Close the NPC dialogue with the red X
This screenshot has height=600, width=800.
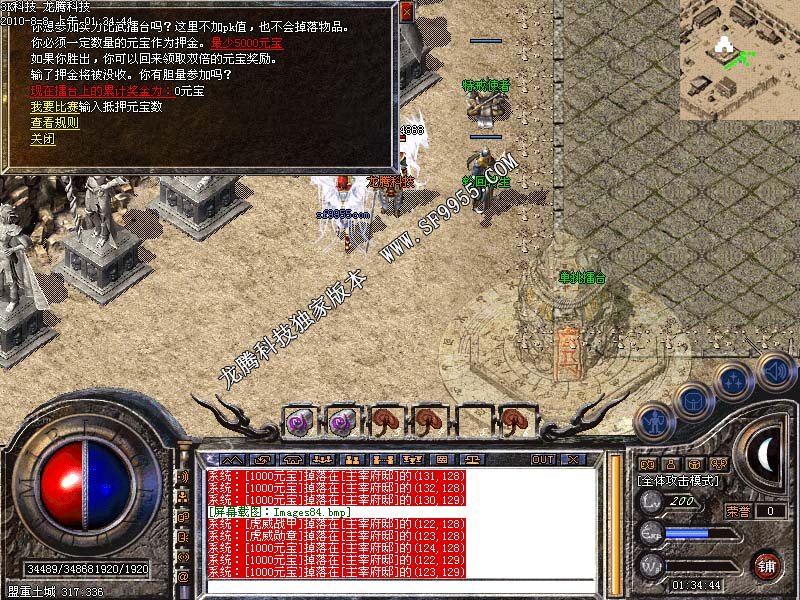click(406, 13)
